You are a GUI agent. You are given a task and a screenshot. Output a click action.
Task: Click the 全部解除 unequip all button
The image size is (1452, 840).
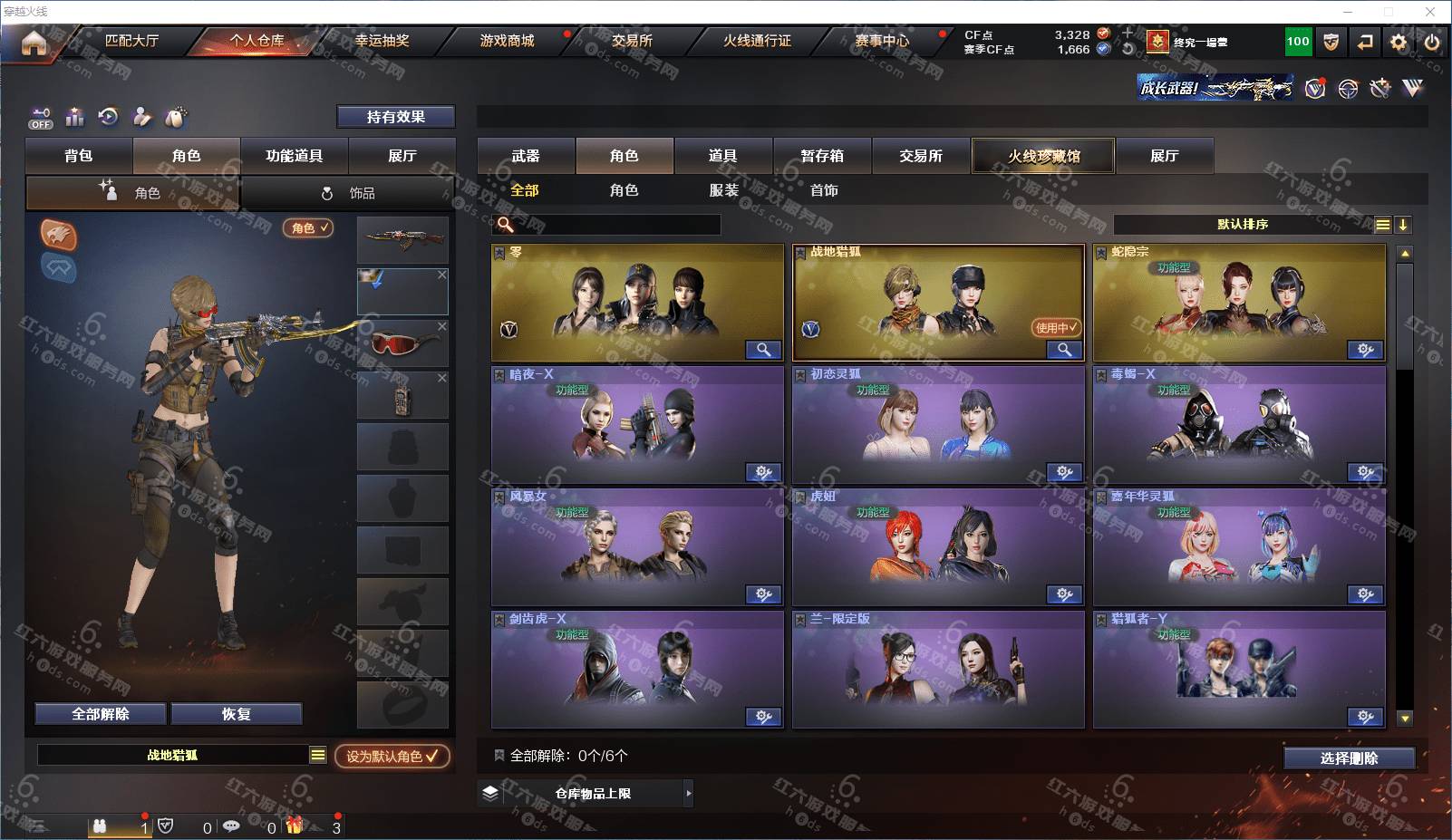[x=101, y=714]
